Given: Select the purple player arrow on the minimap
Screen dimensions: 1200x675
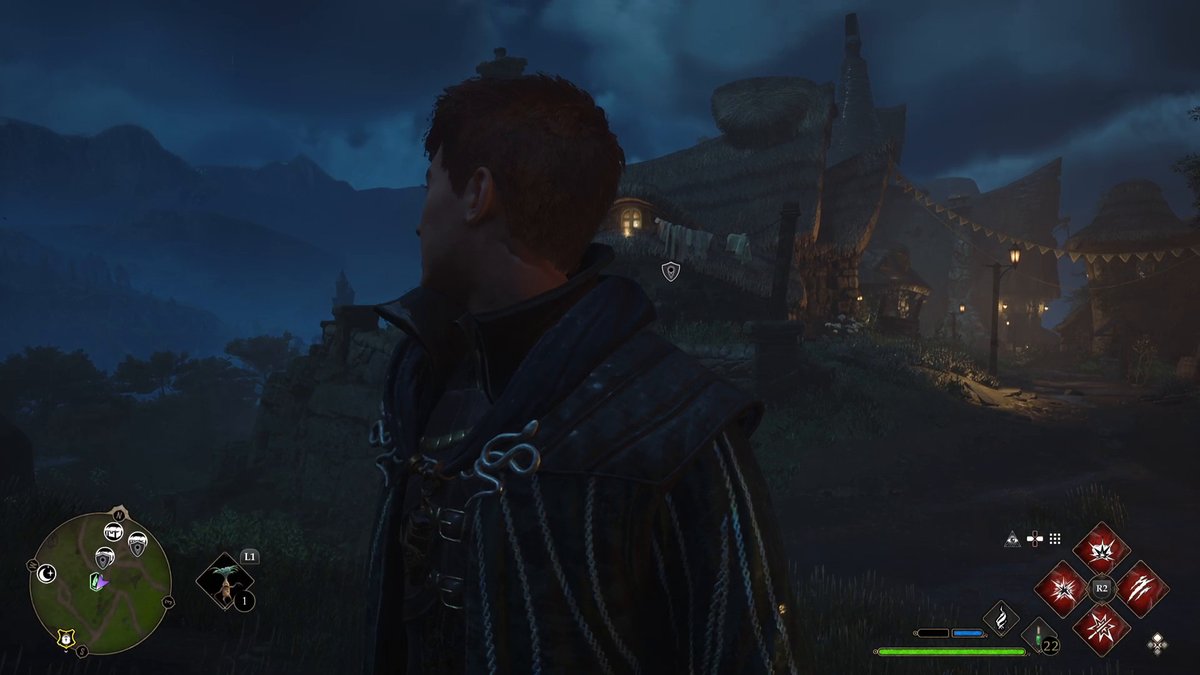Looking at the screenshot, I should coord(103,580).
